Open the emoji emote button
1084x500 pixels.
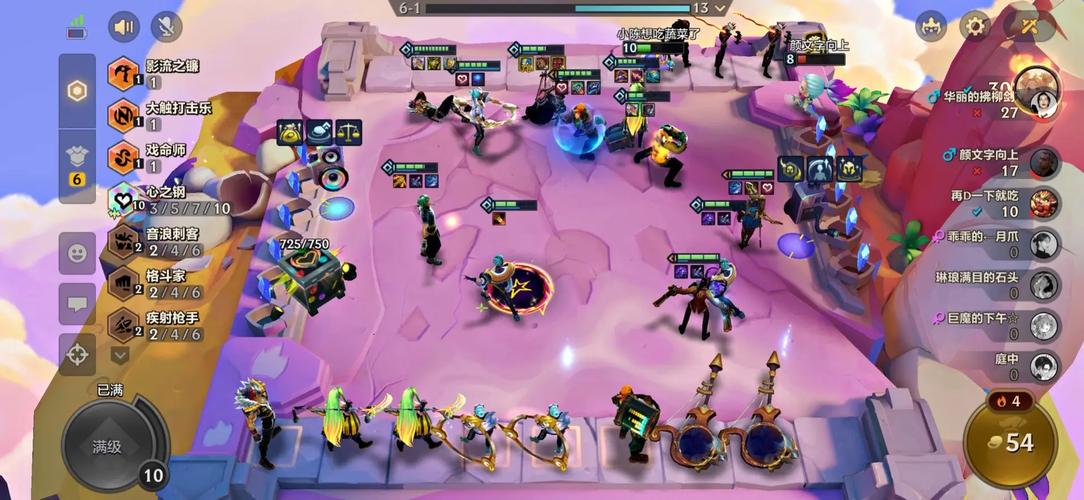pyautogui.click(x=77, y=253)
